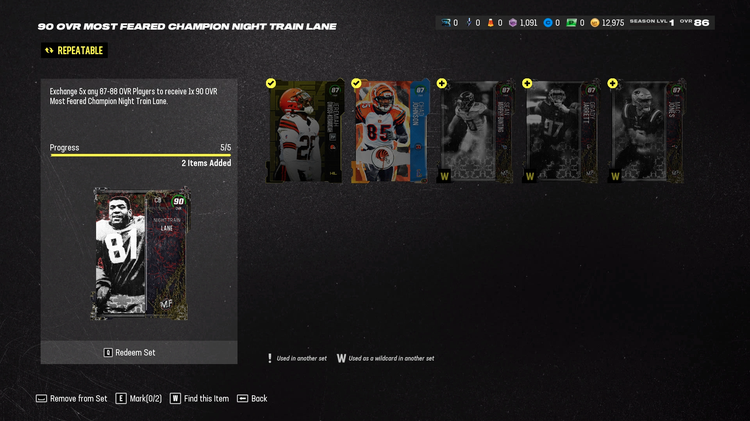Click Remove from Set option
This screenshot has height=421, width=750.
click(71, 398)
